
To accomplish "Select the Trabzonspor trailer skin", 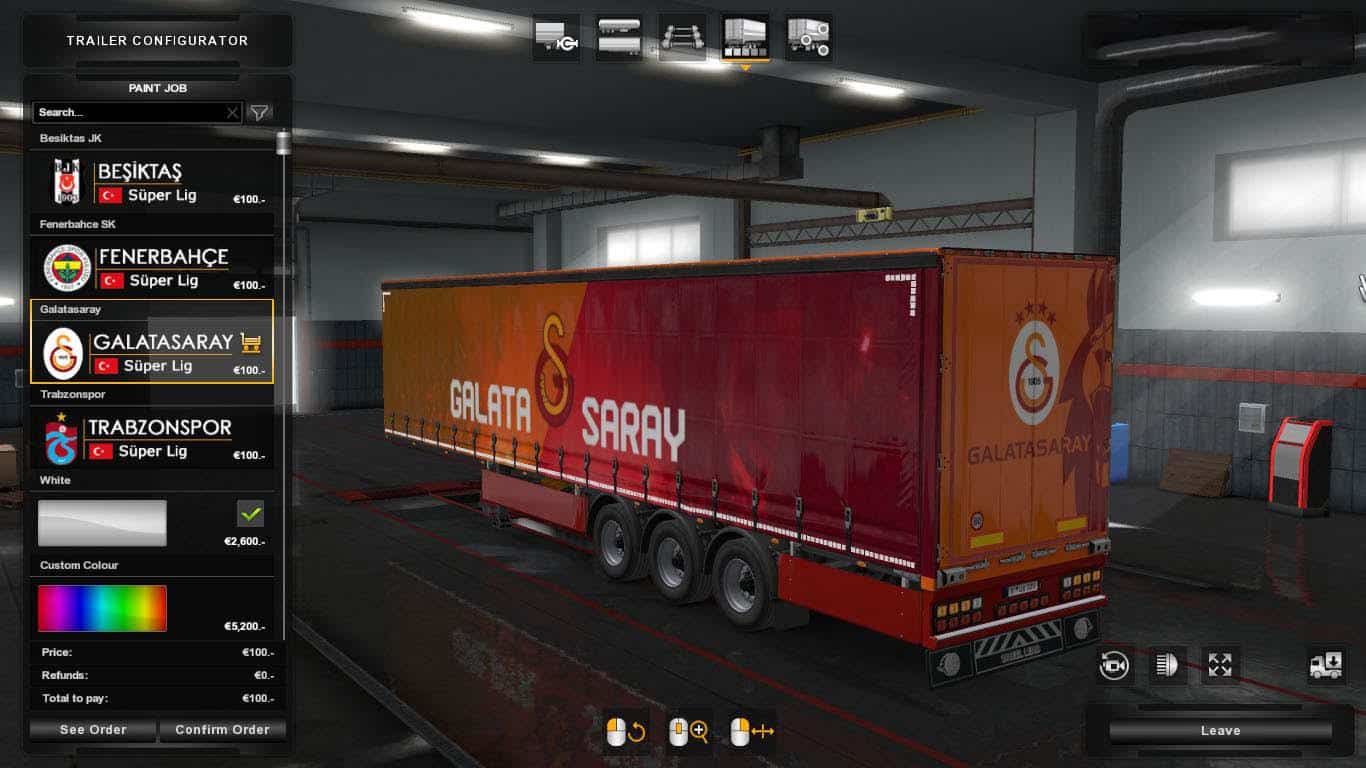I will coord(152,438).
